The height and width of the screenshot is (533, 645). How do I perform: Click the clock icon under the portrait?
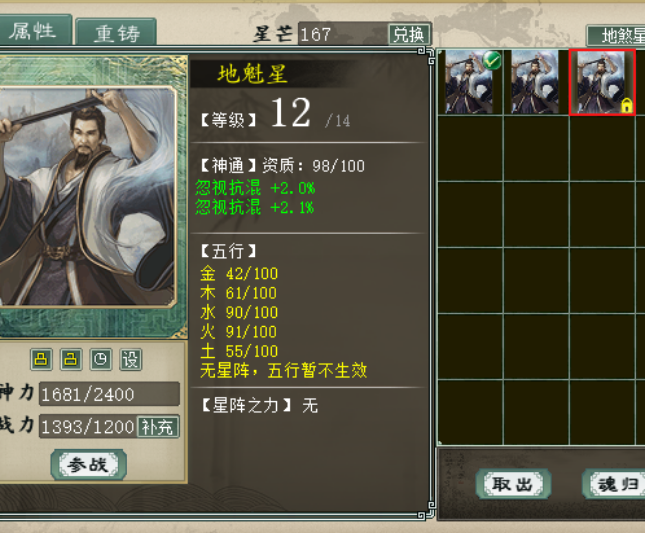point(100,359)
